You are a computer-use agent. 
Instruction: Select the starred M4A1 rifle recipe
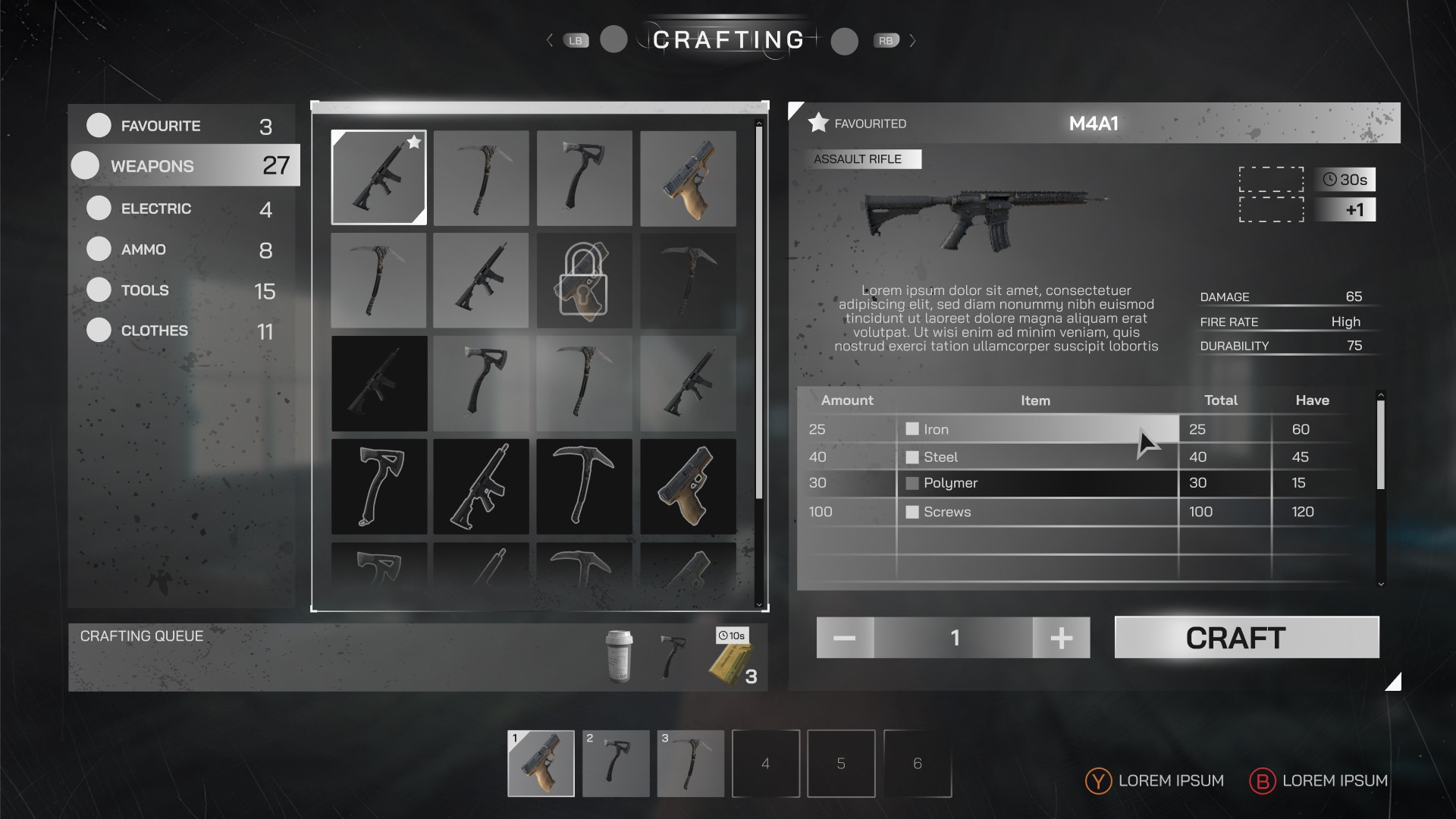coord(378,177)
